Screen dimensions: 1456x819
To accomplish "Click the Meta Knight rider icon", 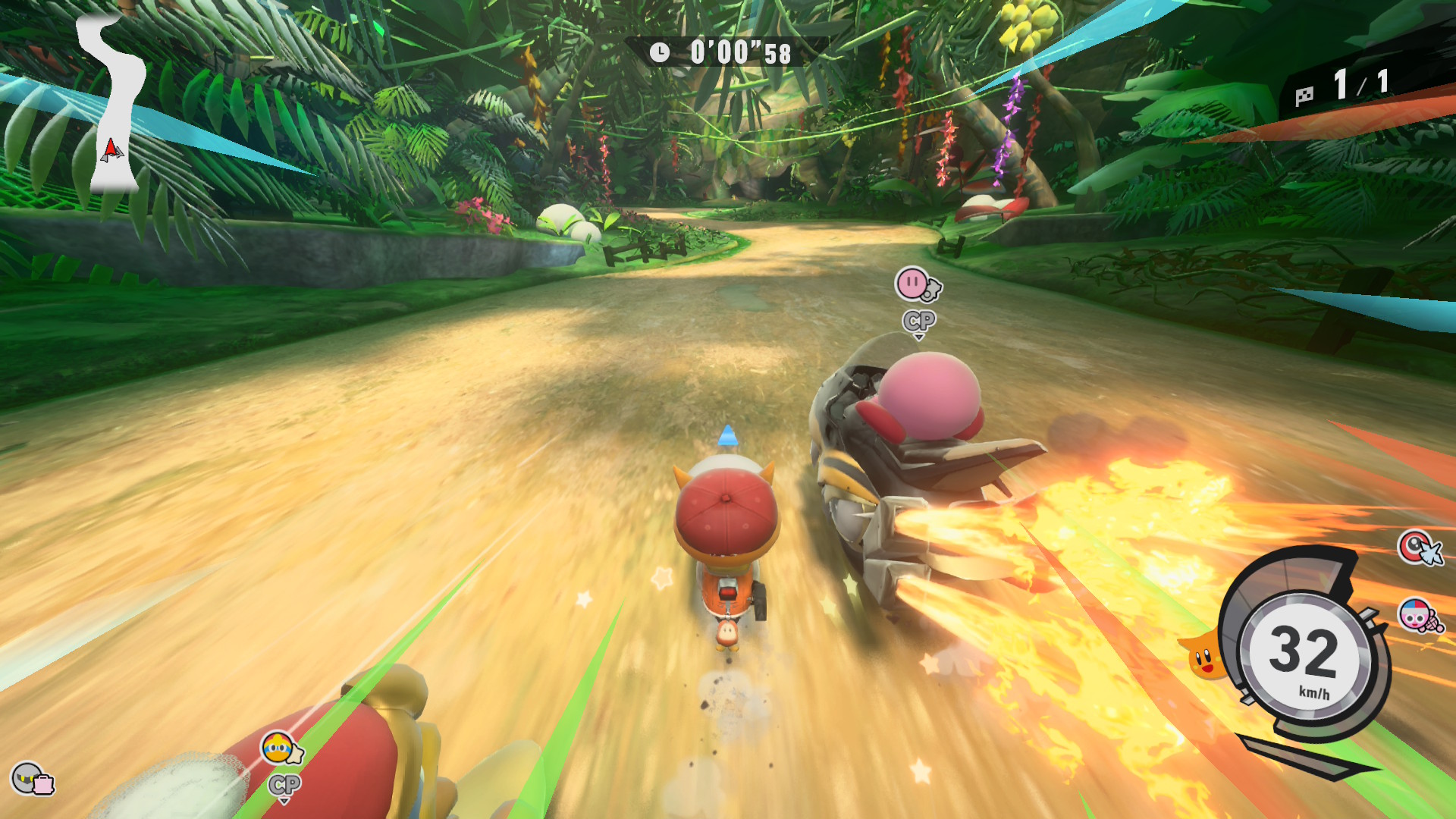I will (x=32, y=779).
